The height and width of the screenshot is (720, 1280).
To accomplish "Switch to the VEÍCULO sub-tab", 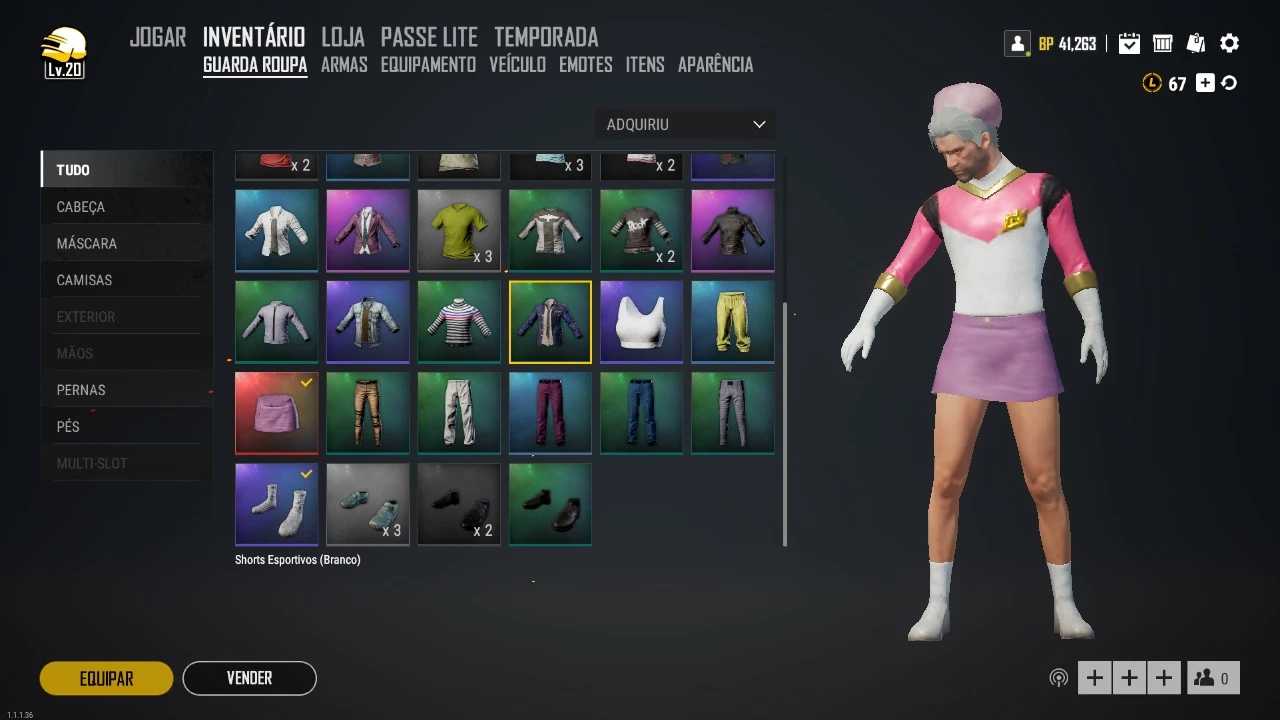I will [x=517, y=65].
